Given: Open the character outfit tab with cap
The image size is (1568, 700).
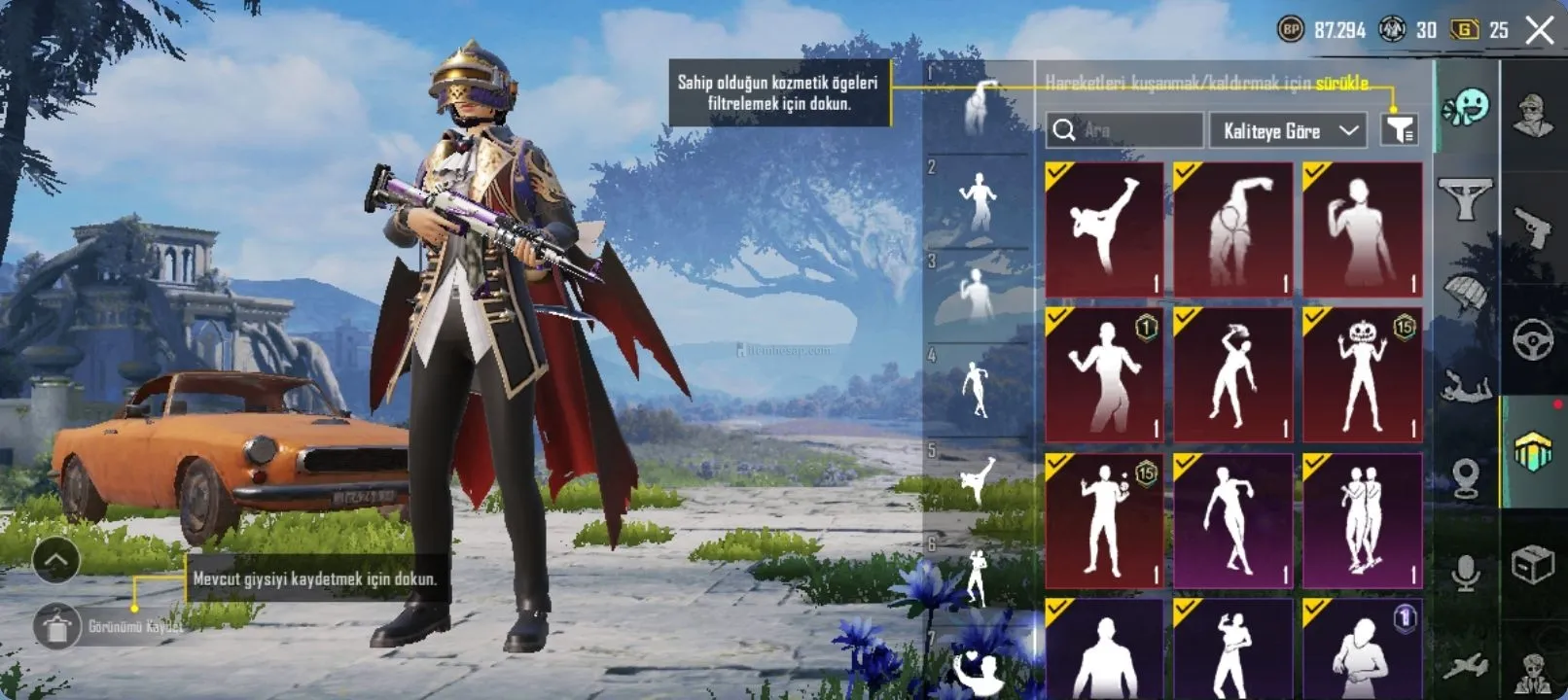Looking at the screenshot, I should pos(1533,116).
